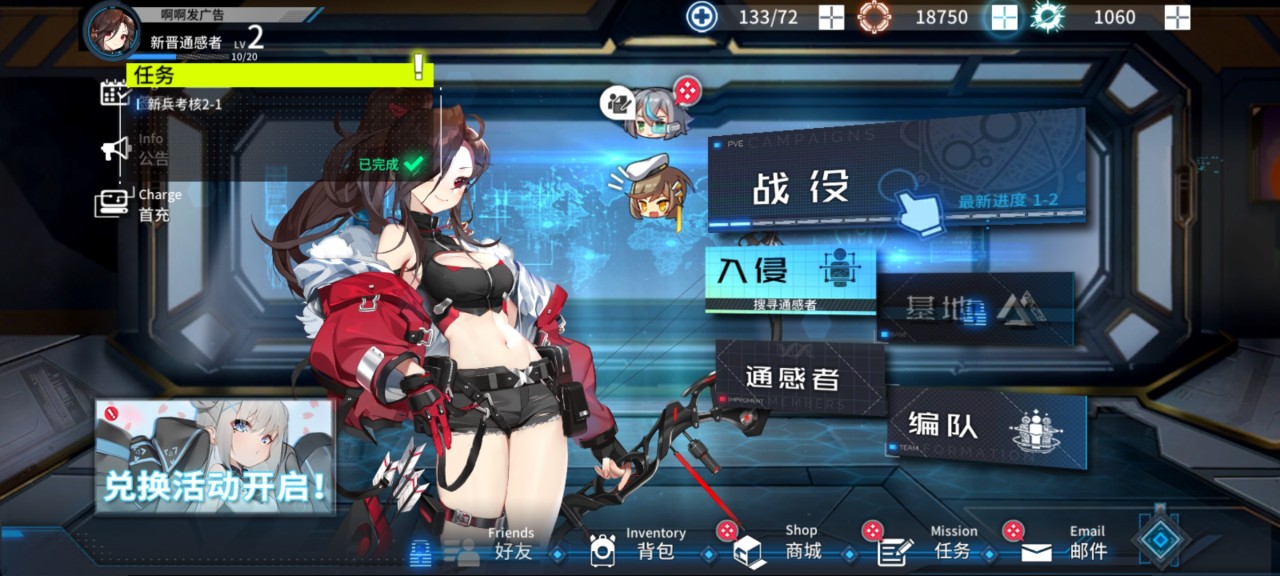
Task: Select the 入侵 invasion button
Action: [790, 278]
